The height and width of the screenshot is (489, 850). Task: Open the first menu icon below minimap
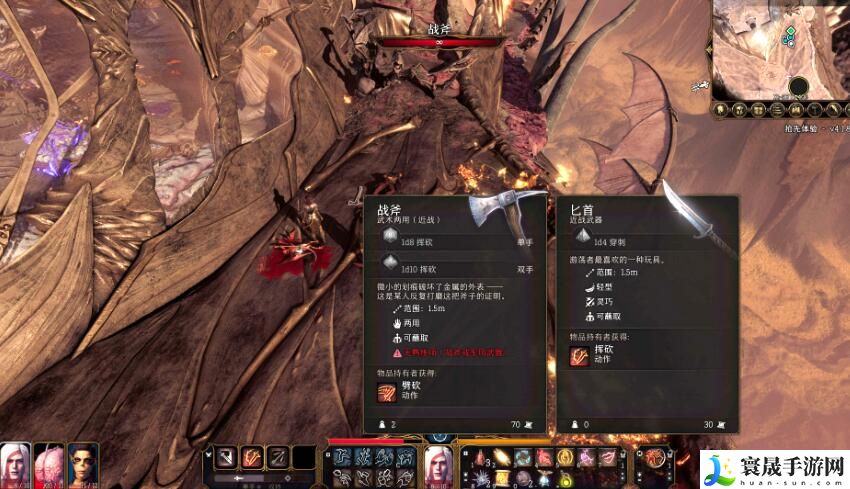pyautogui.click(x=721, y=107)
